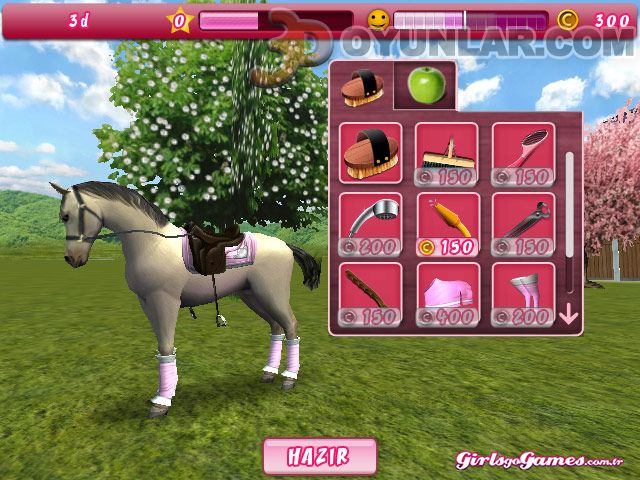Select the farrier pliers item

click(523, 222)
